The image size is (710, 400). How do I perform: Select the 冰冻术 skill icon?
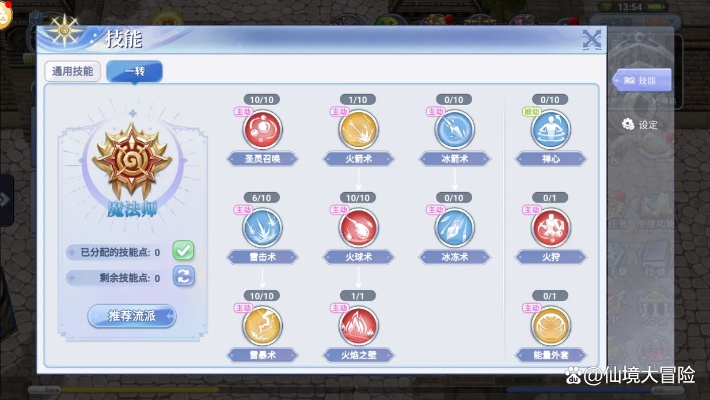[x=453, y=228]
